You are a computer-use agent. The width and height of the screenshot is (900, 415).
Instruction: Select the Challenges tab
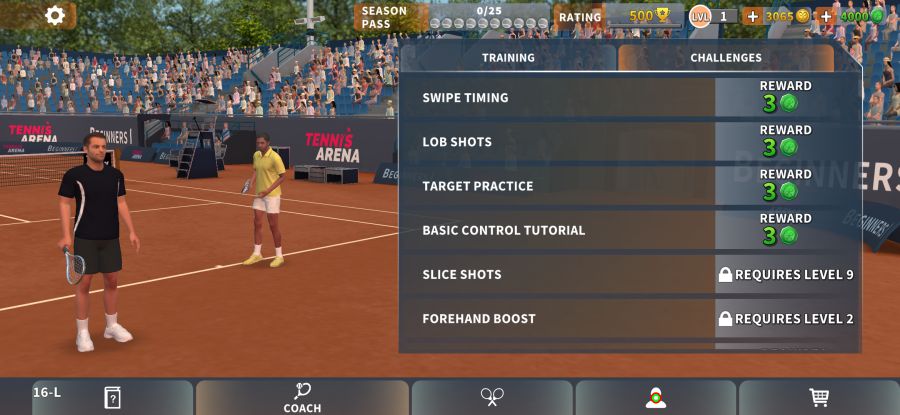[725, 58]
